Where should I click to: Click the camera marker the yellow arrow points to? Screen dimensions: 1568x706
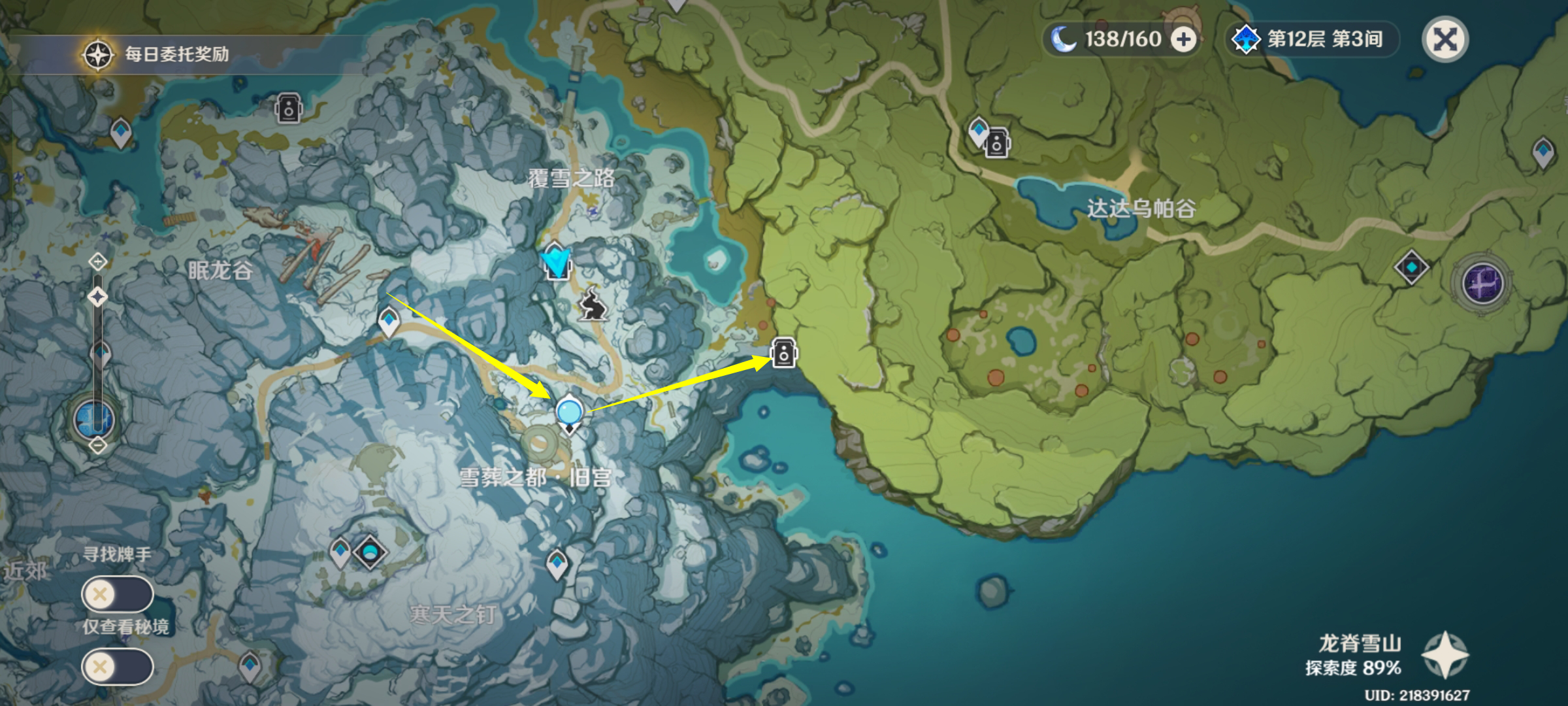coord(783,353)
